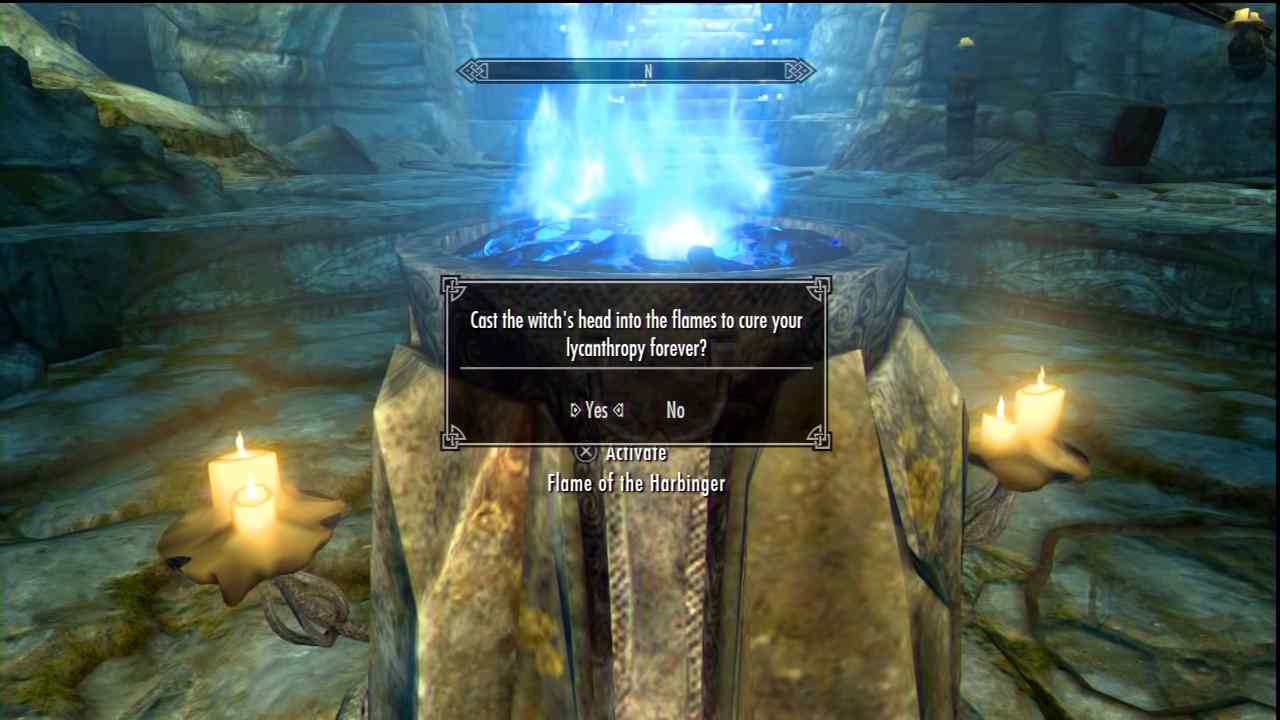Click the compass bar at the top
The width and height of the screenshot is (1280, 720).
coord(636,71)
